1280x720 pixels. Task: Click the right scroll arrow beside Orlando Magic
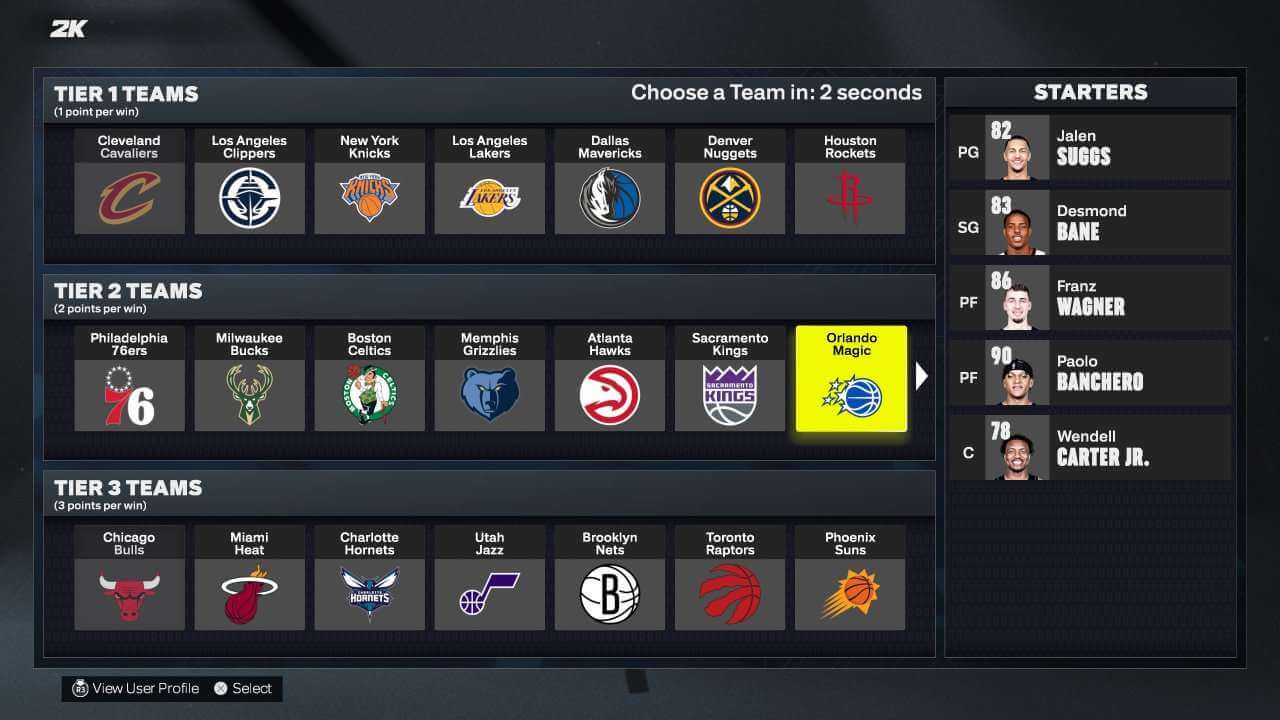pyautogui.click(x=921, y=376)
